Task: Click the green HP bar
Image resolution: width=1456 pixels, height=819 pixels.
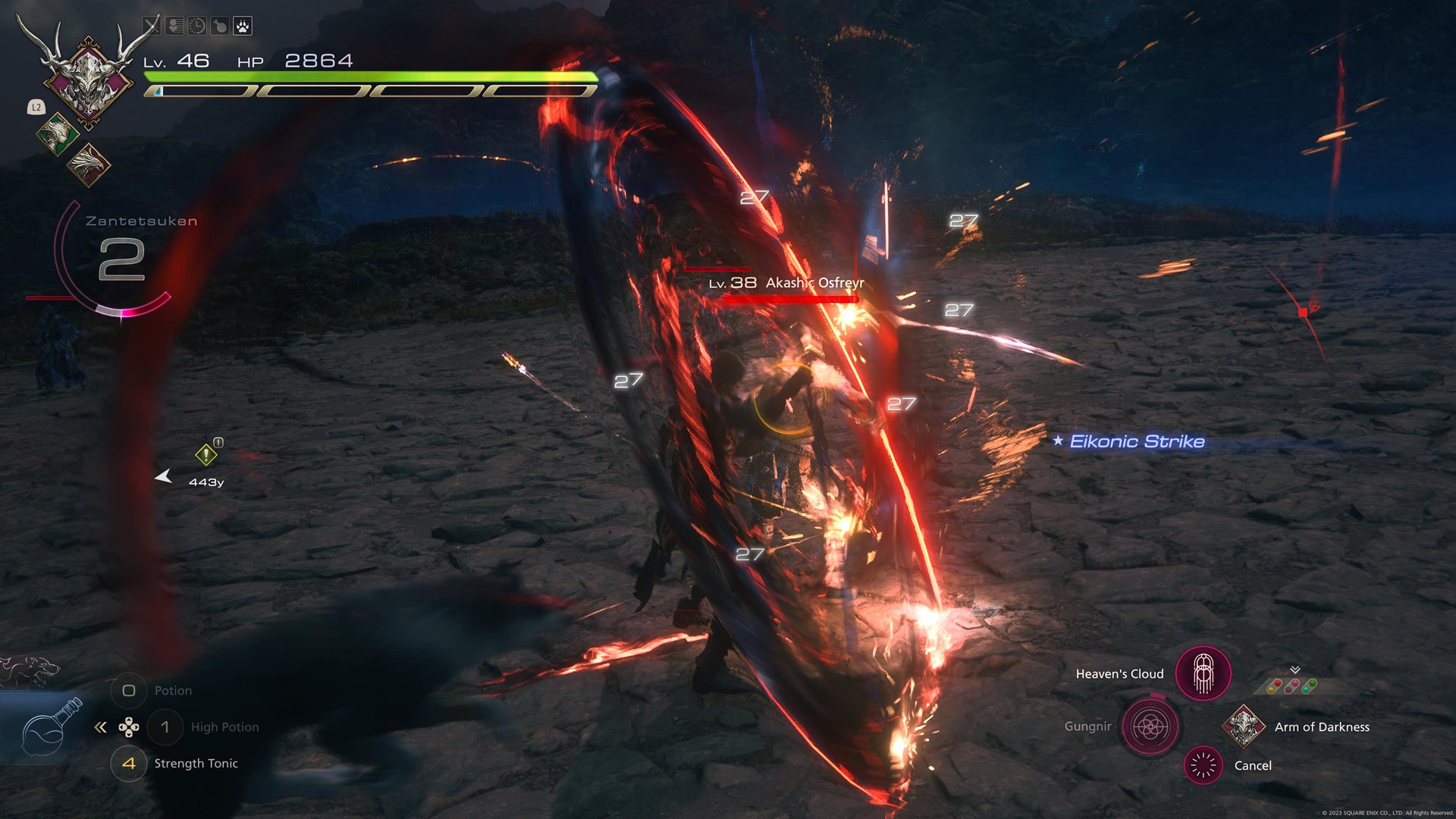Action: pos(364,76)
